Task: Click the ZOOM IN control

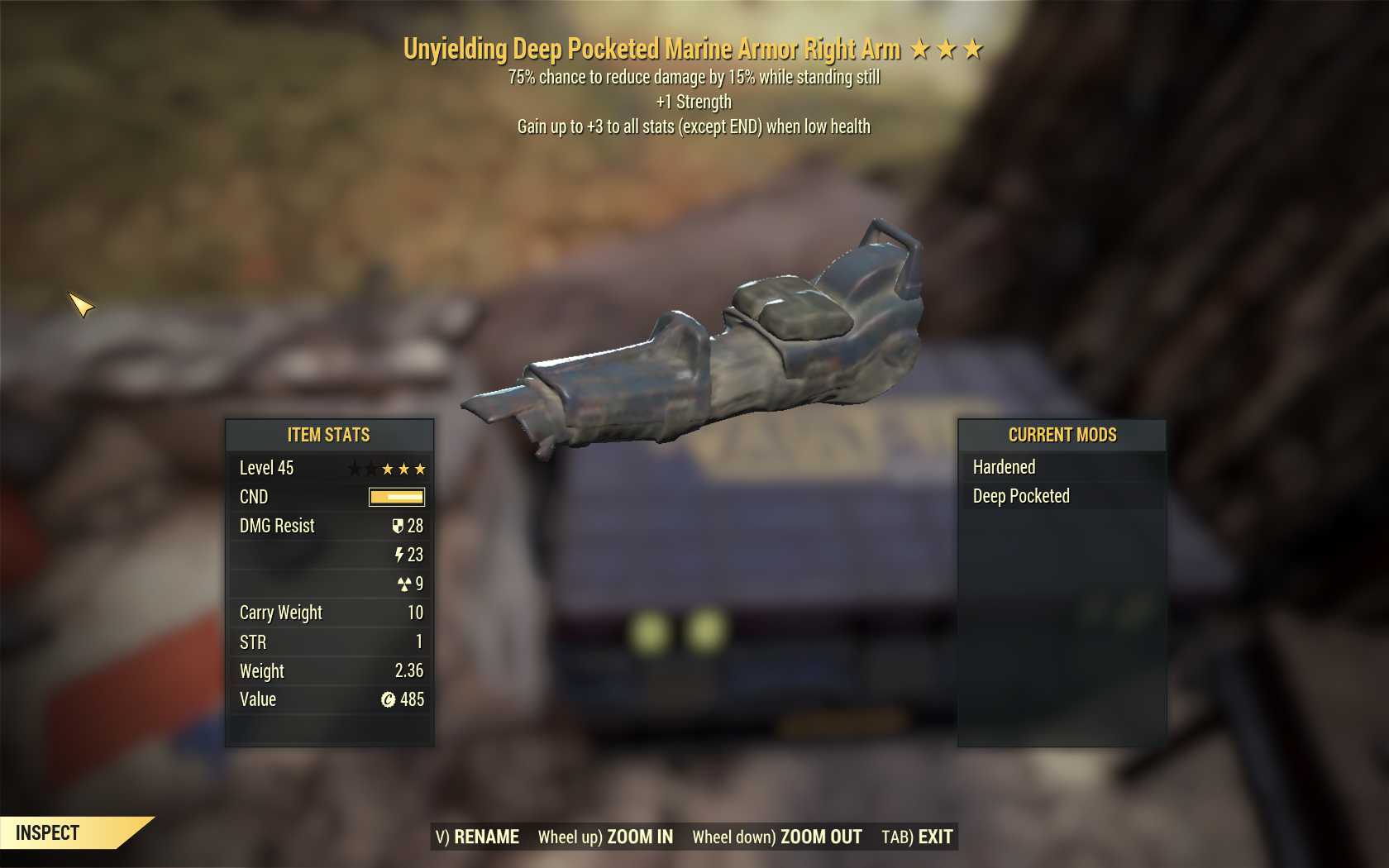Action: point(641,836)
